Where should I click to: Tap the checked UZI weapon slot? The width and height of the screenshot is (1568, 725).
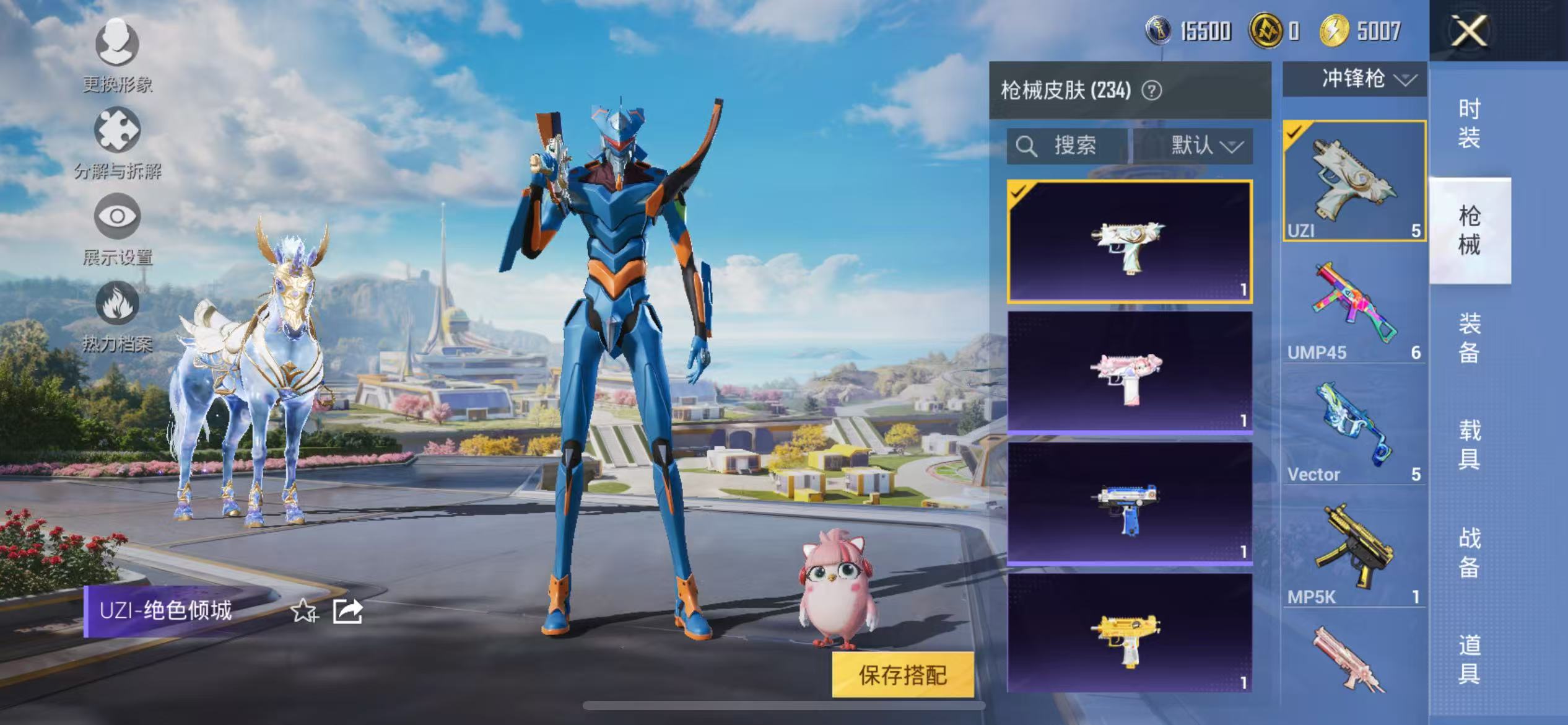(1354, 177)
